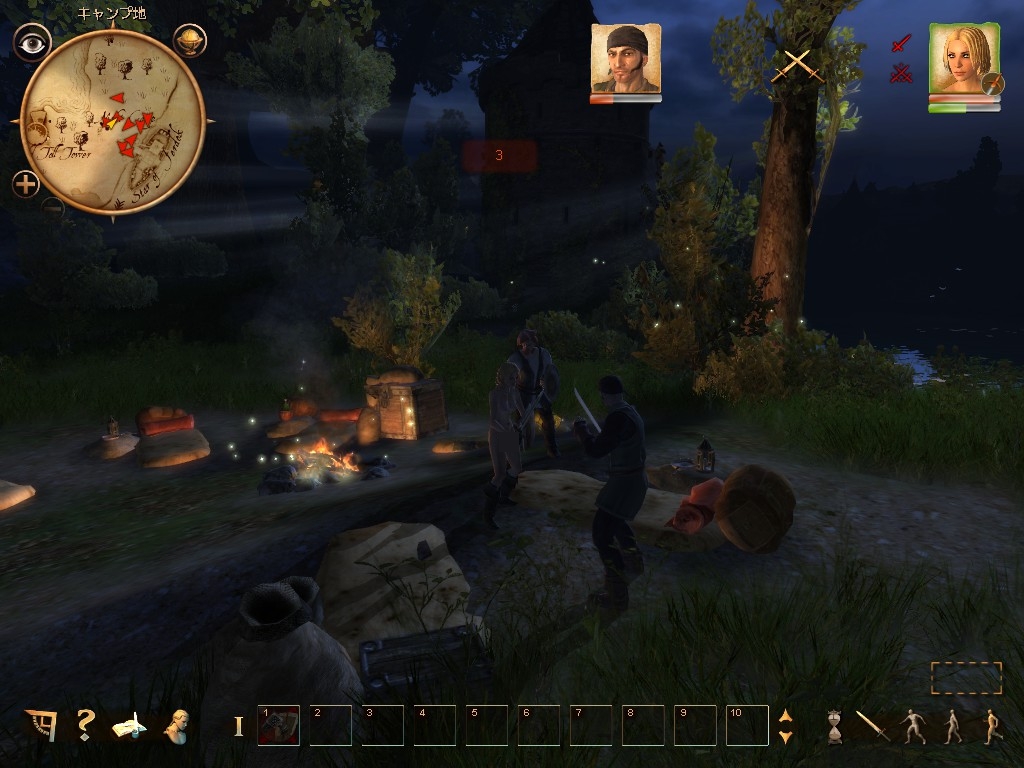Activate quickslot 1 item
The image size is (1024, 768).
(x=278, y=725)
